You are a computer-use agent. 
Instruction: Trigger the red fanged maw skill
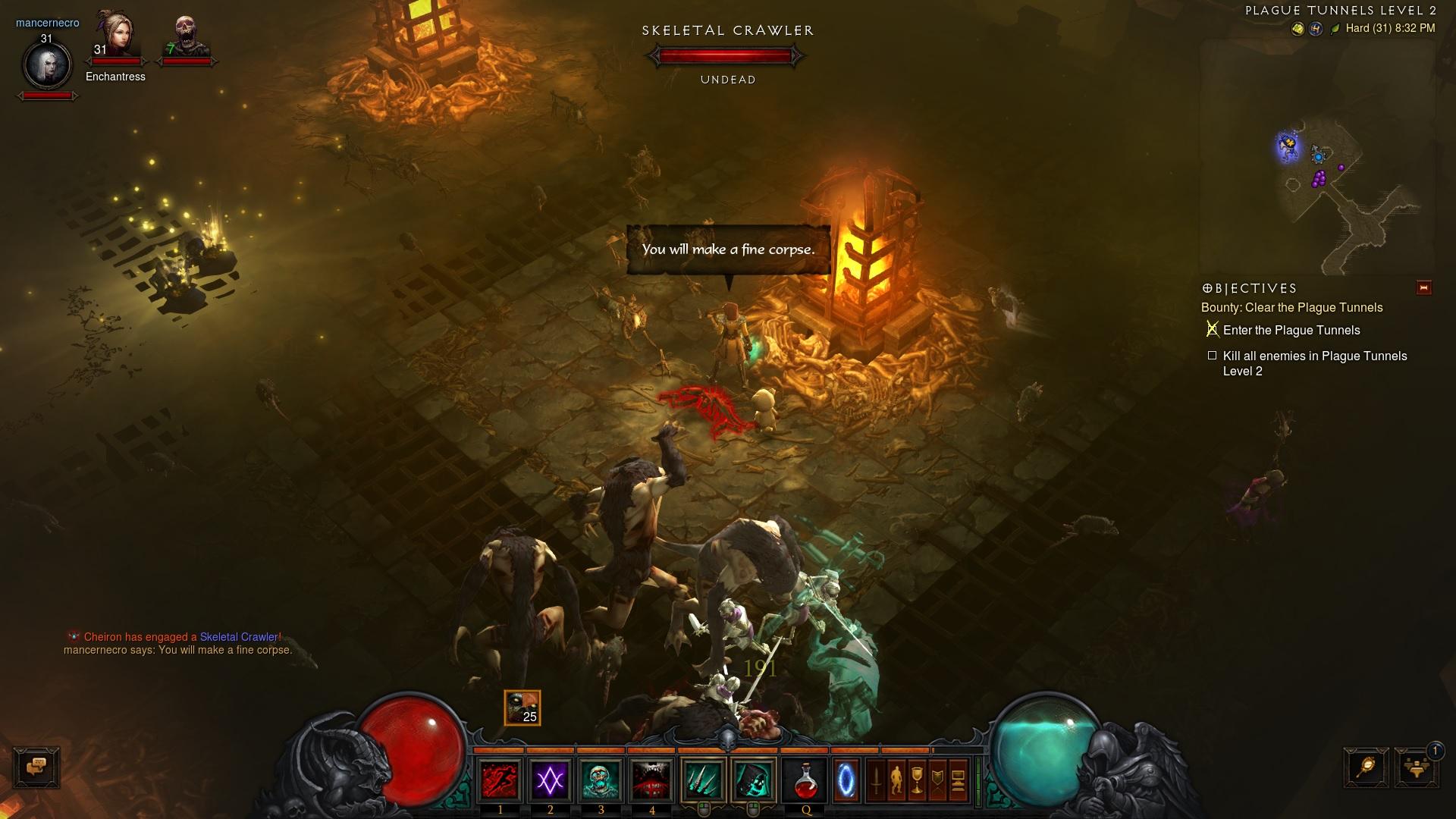[651, 780]
